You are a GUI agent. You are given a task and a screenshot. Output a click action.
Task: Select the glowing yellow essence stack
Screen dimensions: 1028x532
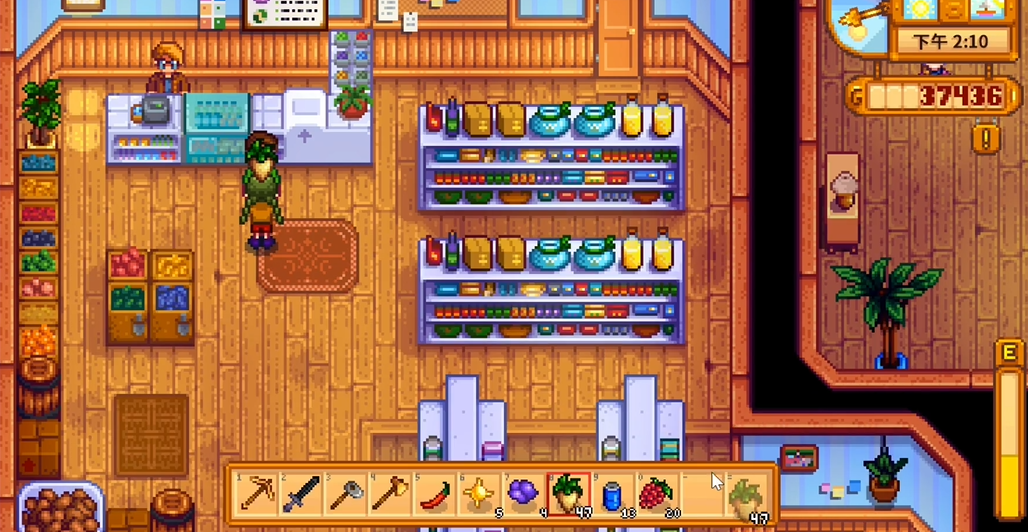(478, 493)
